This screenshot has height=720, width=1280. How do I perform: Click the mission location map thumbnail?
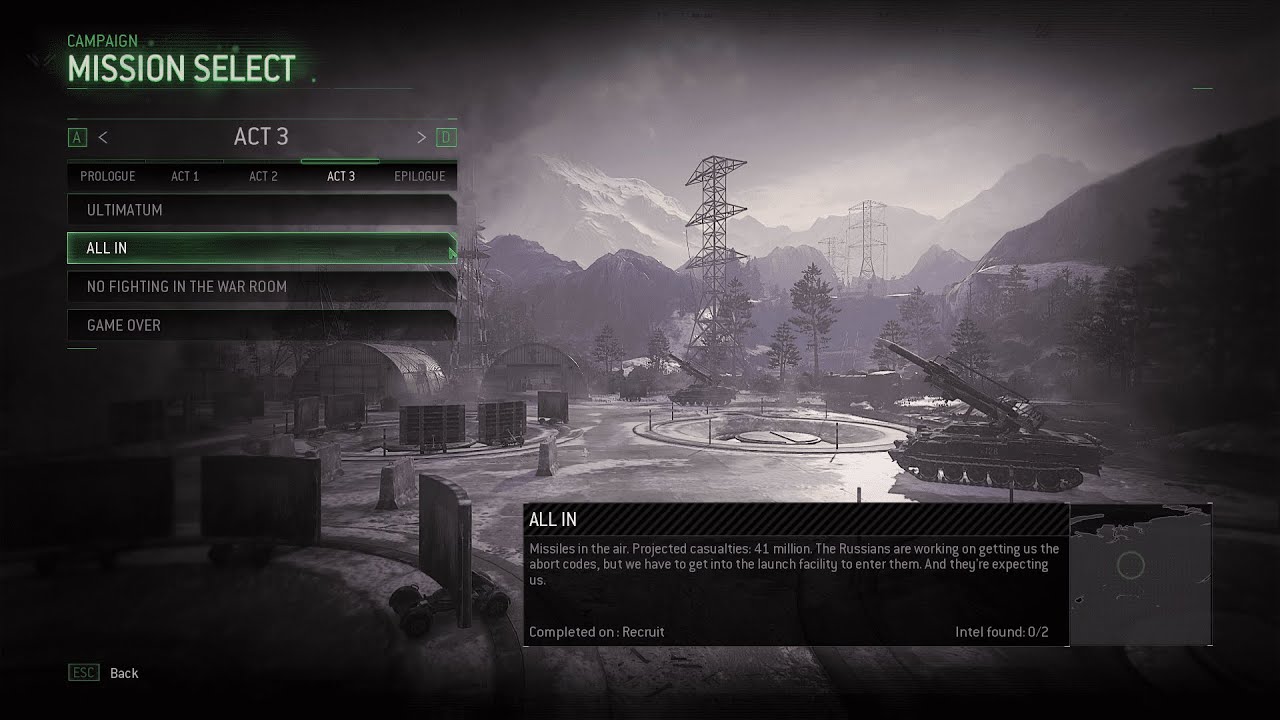pyautogui.click(x=1140, y=574)
